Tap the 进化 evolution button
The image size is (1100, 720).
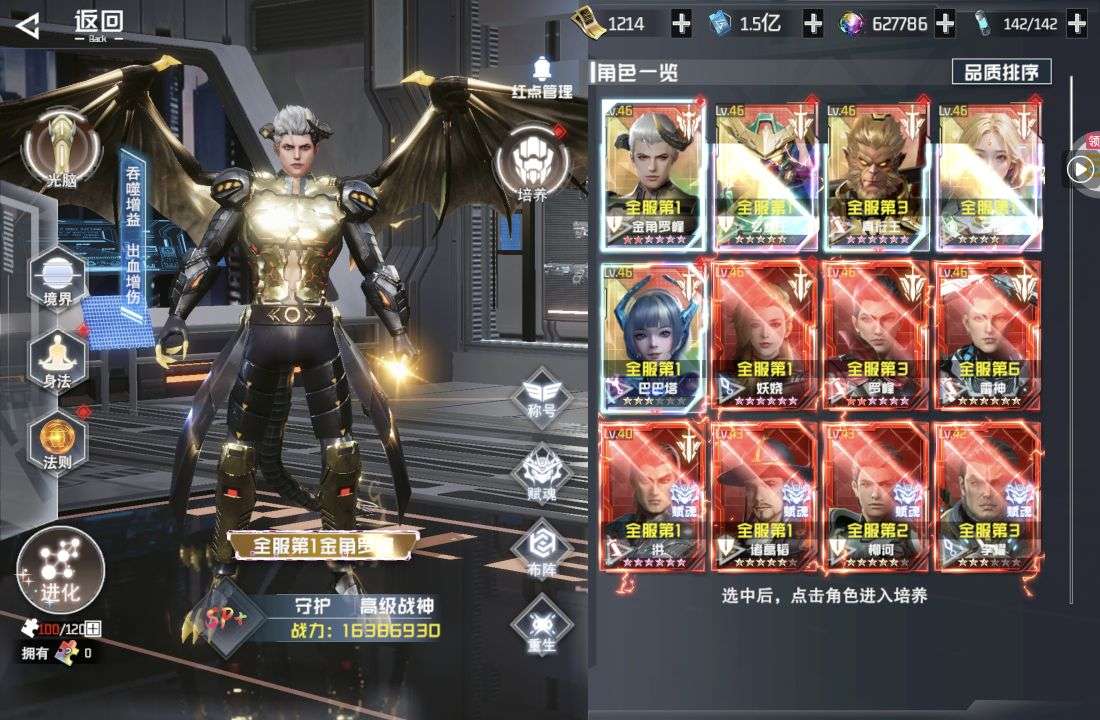pyautogui.click(x=60, y=570)
